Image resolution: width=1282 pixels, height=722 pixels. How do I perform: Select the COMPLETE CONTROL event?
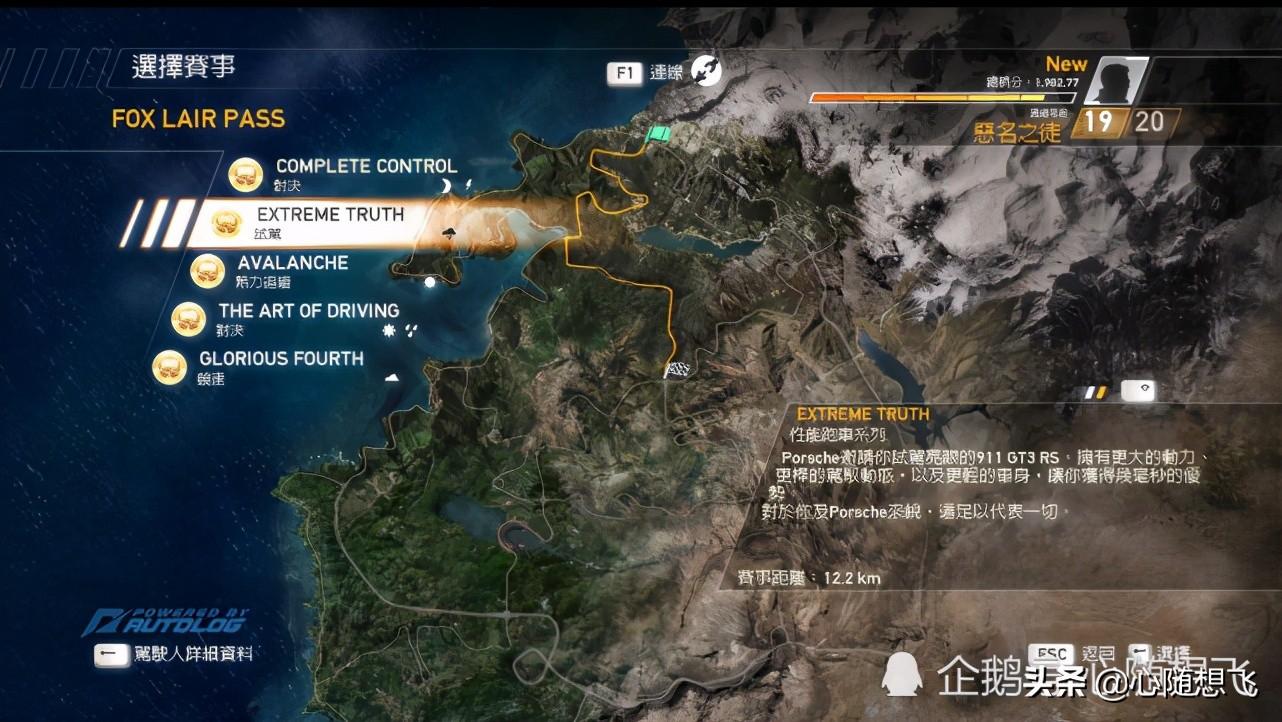[x=365, y=167]
